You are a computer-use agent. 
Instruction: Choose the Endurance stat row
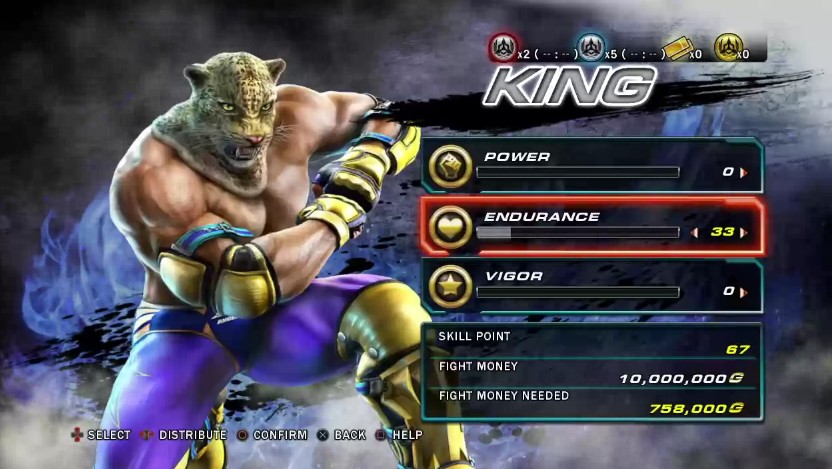pyautogui.click(x=590, y=226)
